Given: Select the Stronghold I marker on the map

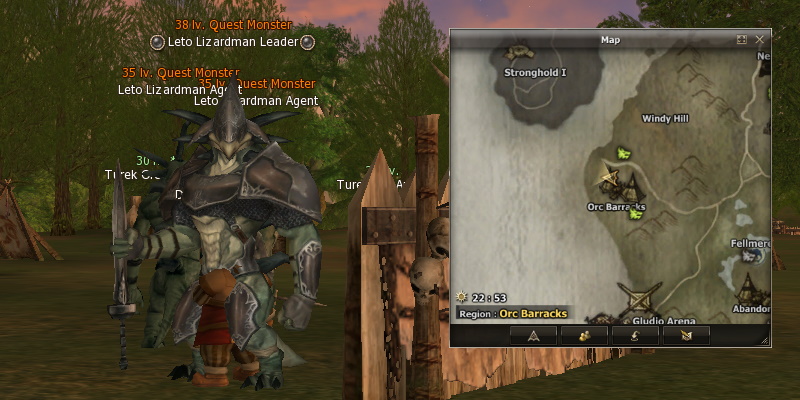Looking at the screenshot, I should [x=521, y=54].
